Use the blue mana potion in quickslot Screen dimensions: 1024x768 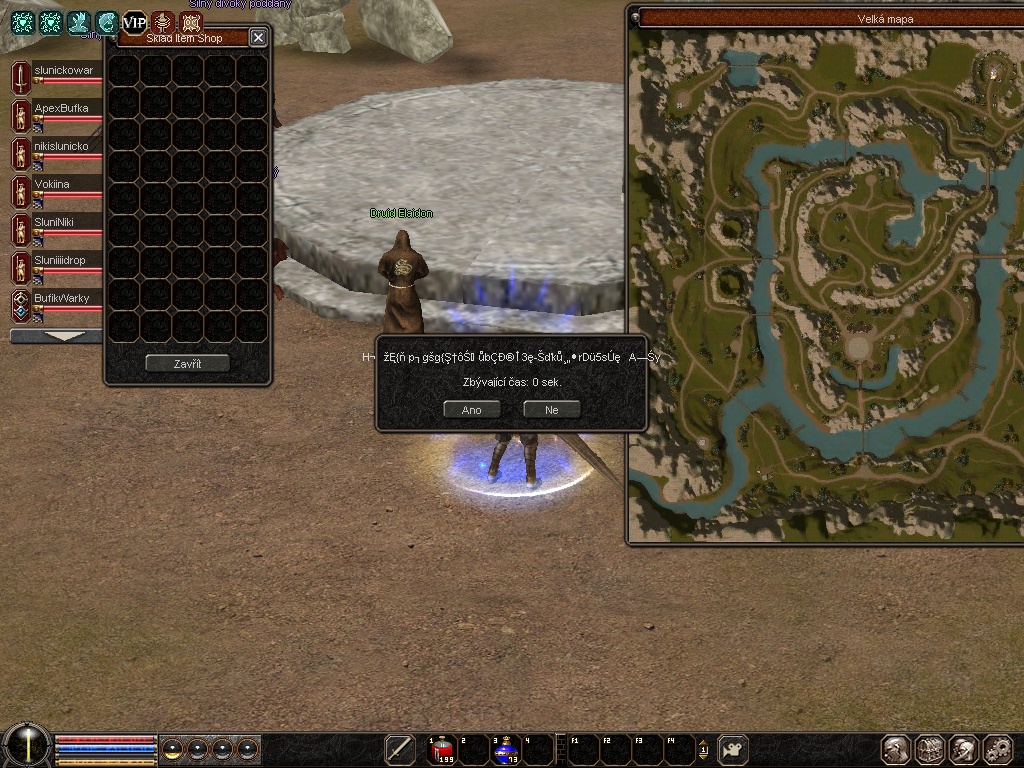(x=506, y=749)
